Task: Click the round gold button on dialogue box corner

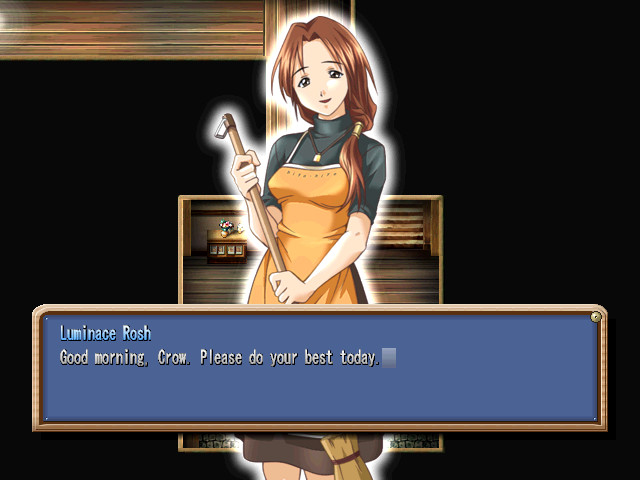Action: (596, 317)
